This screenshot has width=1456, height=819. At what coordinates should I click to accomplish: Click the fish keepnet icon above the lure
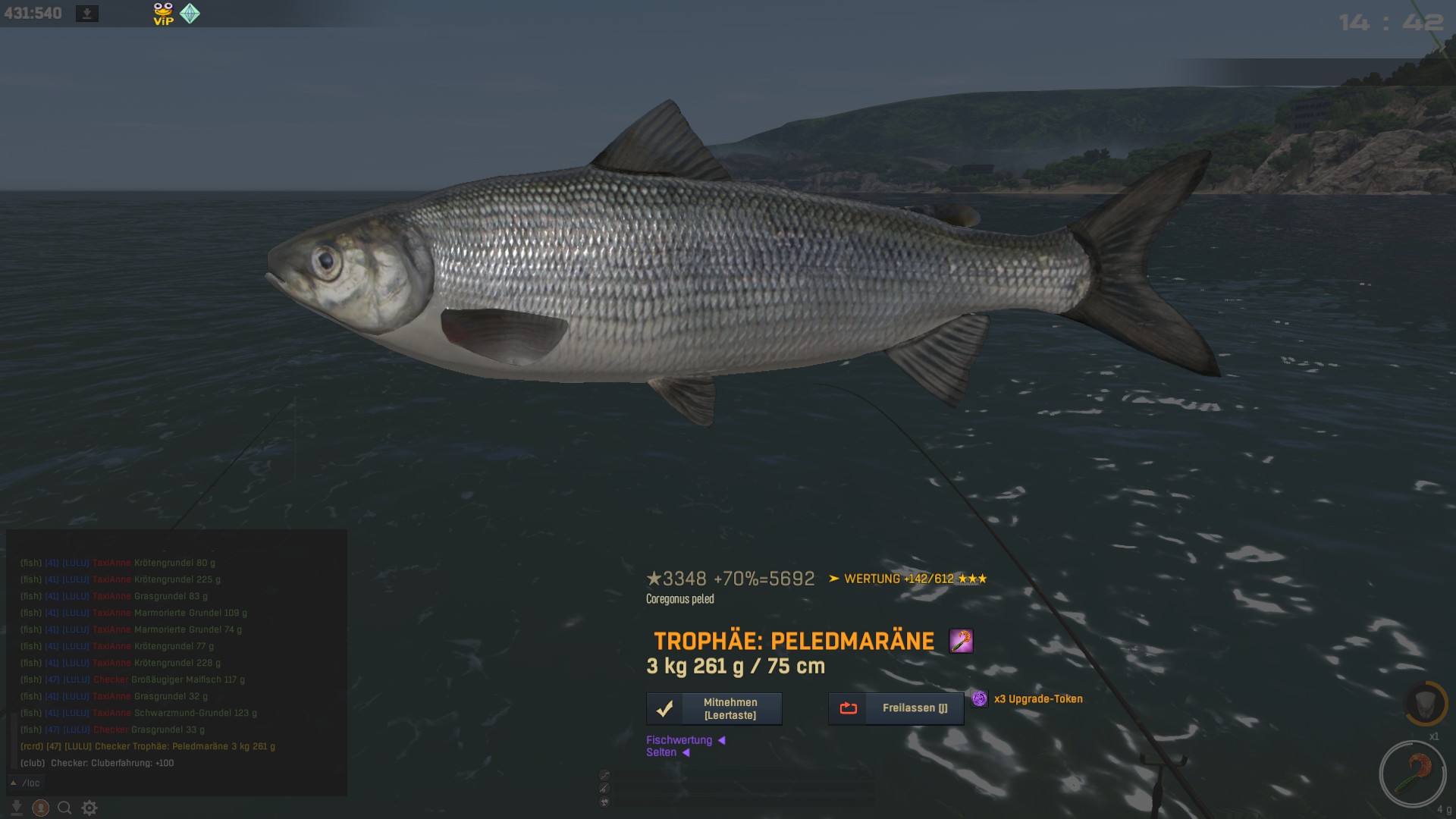point(1425,703)
